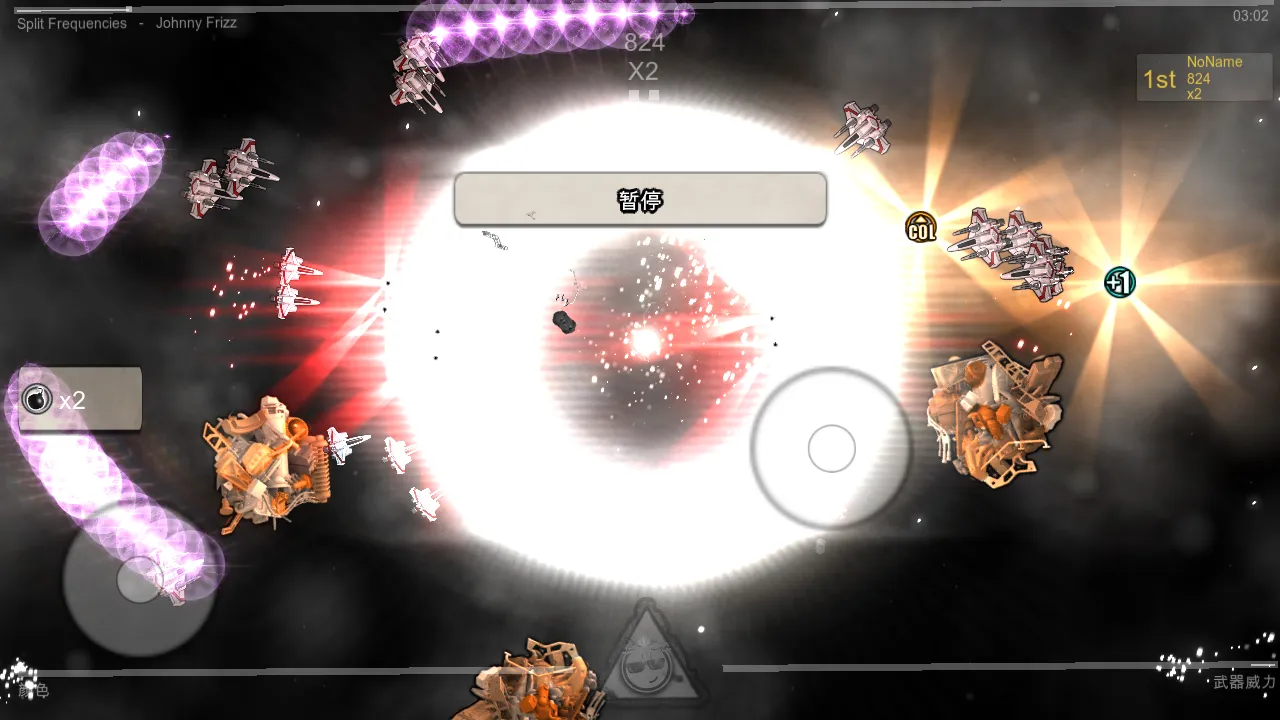Use the bomb x2 button

(x=80, y=400)
